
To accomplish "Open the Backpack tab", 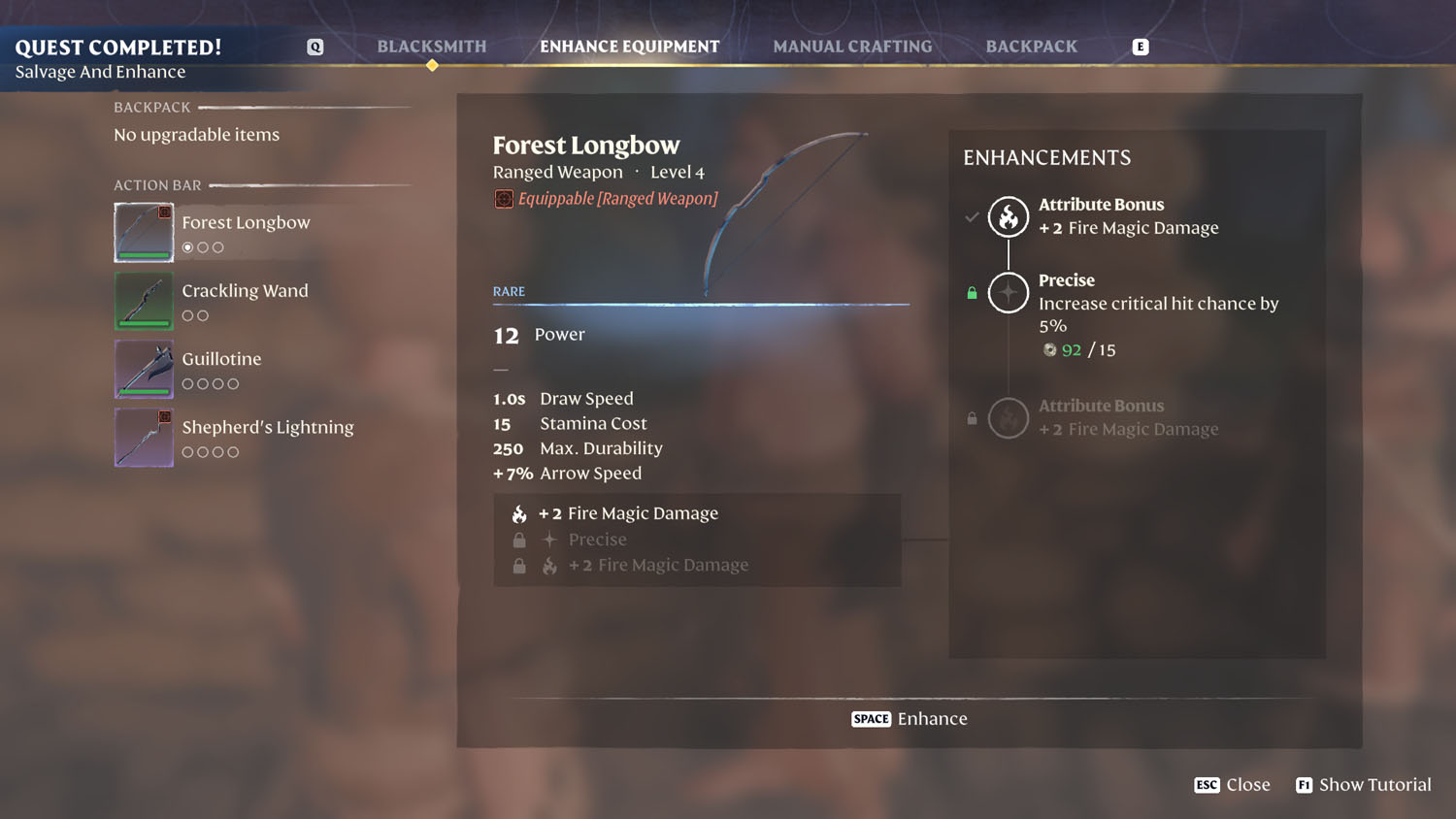I will pos(1031,47).
